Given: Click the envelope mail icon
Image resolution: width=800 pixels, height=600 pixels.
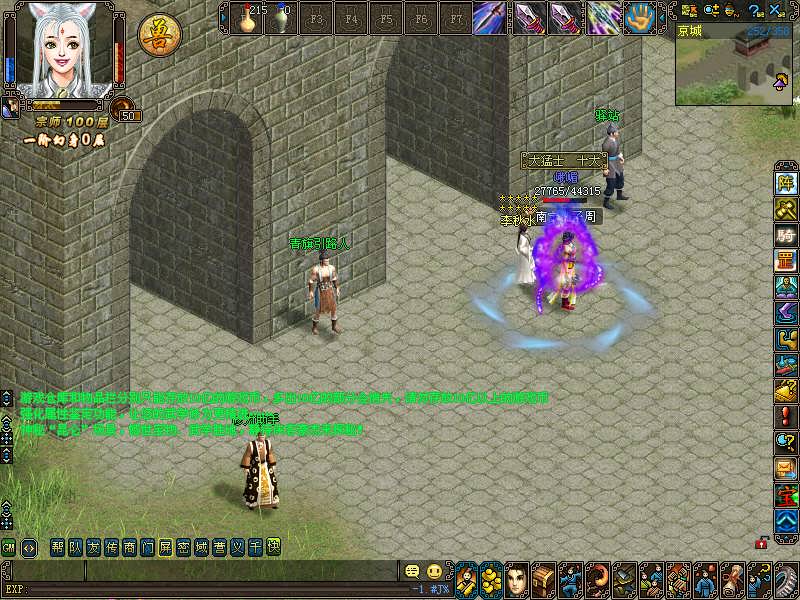Looking at the screenshot, I should click(786, 467).
